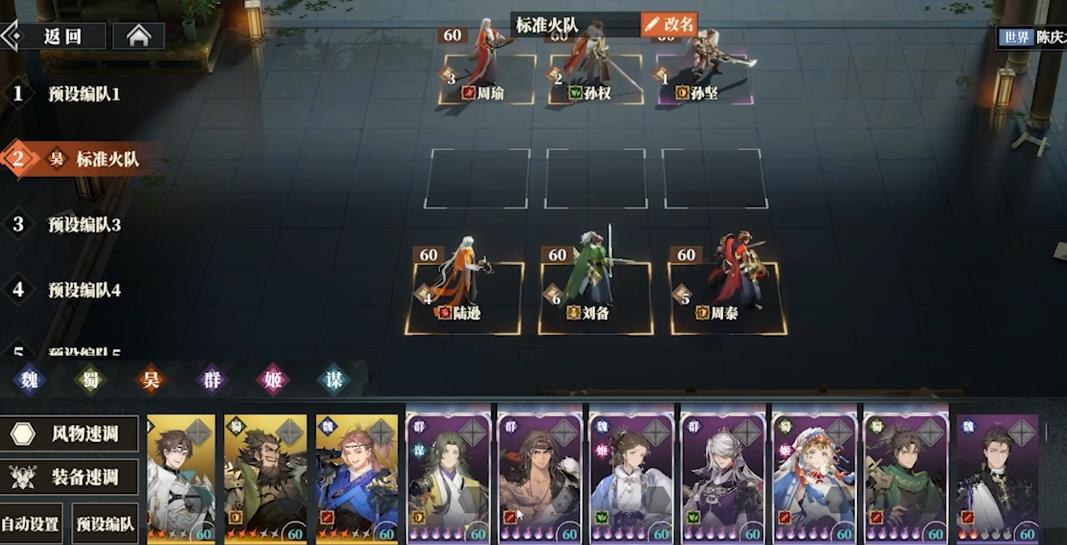Choose the 标准火队 team entry
This screenshot has width=1067, height=545.
pos(106,159)
